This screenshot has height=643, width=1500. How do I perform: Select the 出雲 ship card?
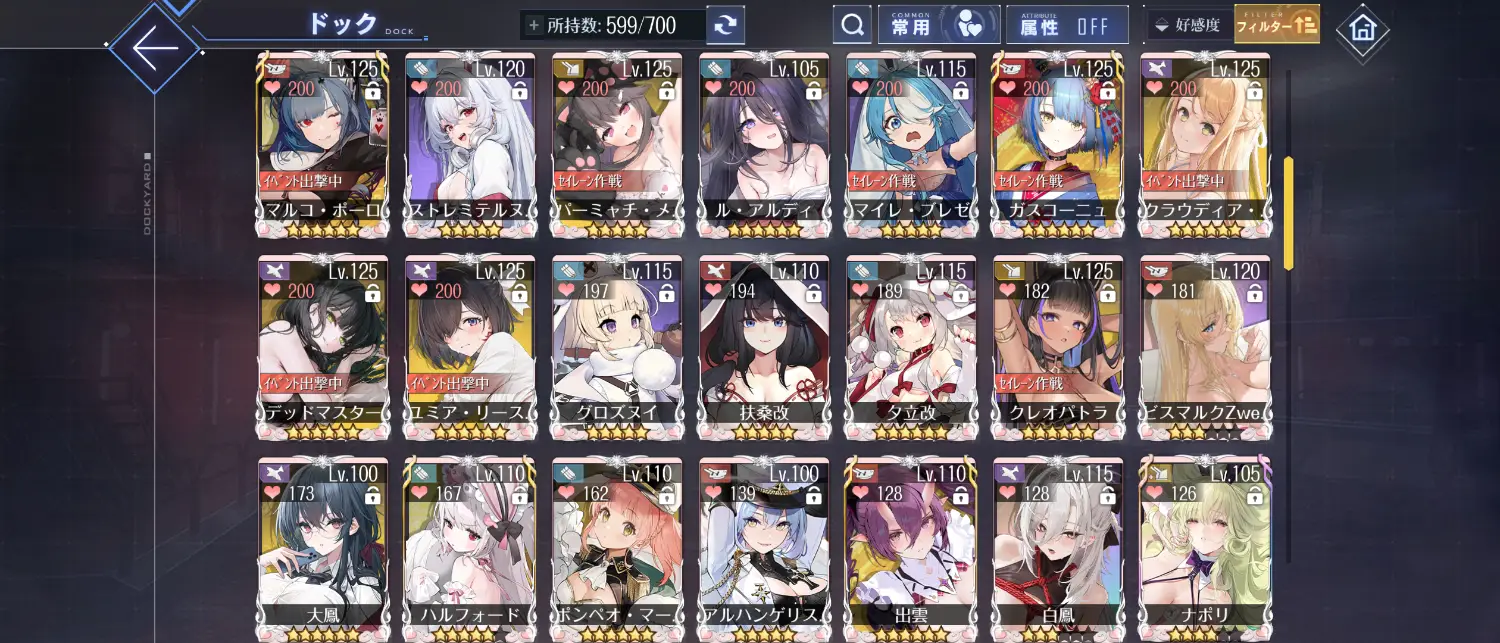point(911,550)
